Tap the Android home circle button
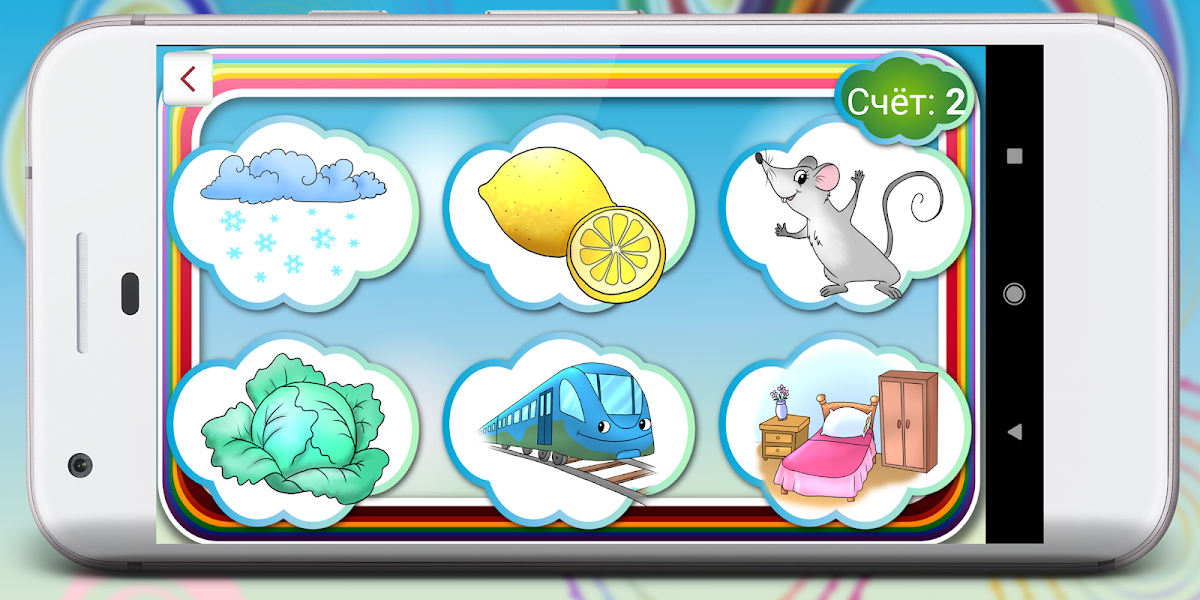 tap(1014, 294)
